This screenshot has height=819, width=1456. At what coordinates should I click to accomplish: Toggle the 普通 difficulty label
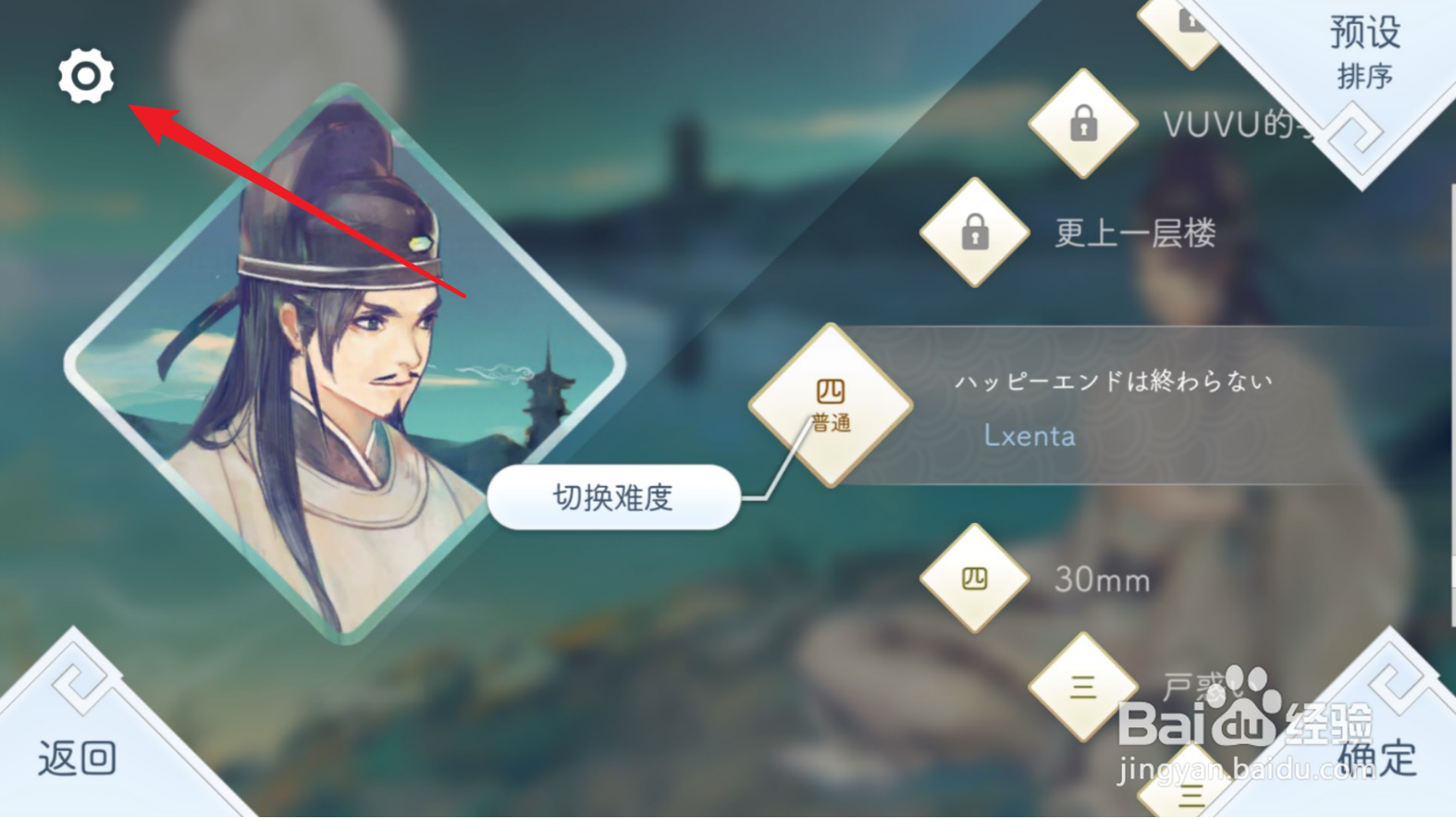[831, 426]
